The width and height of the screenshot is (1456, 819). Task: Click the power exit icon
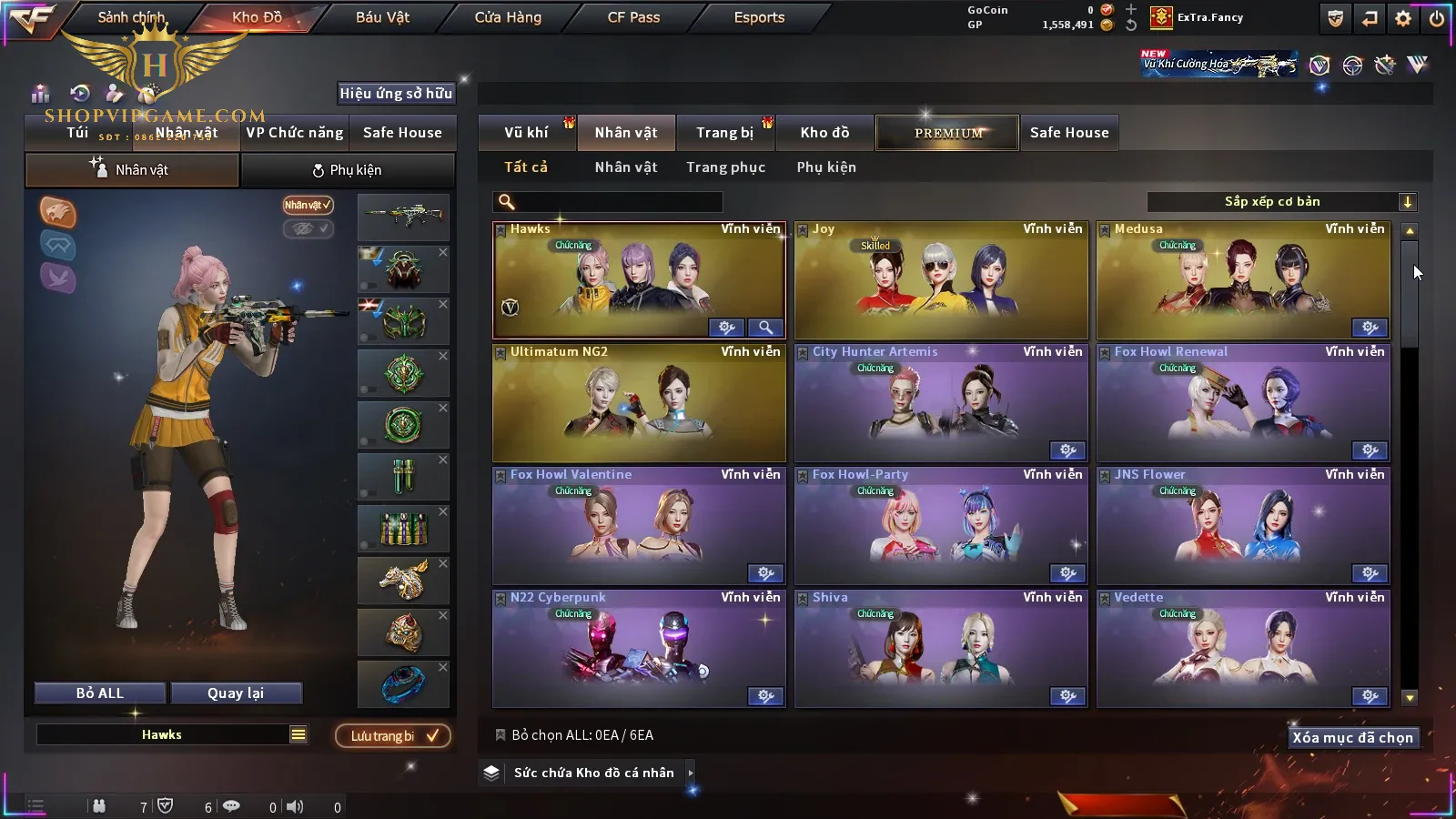tap(1436, 18)
